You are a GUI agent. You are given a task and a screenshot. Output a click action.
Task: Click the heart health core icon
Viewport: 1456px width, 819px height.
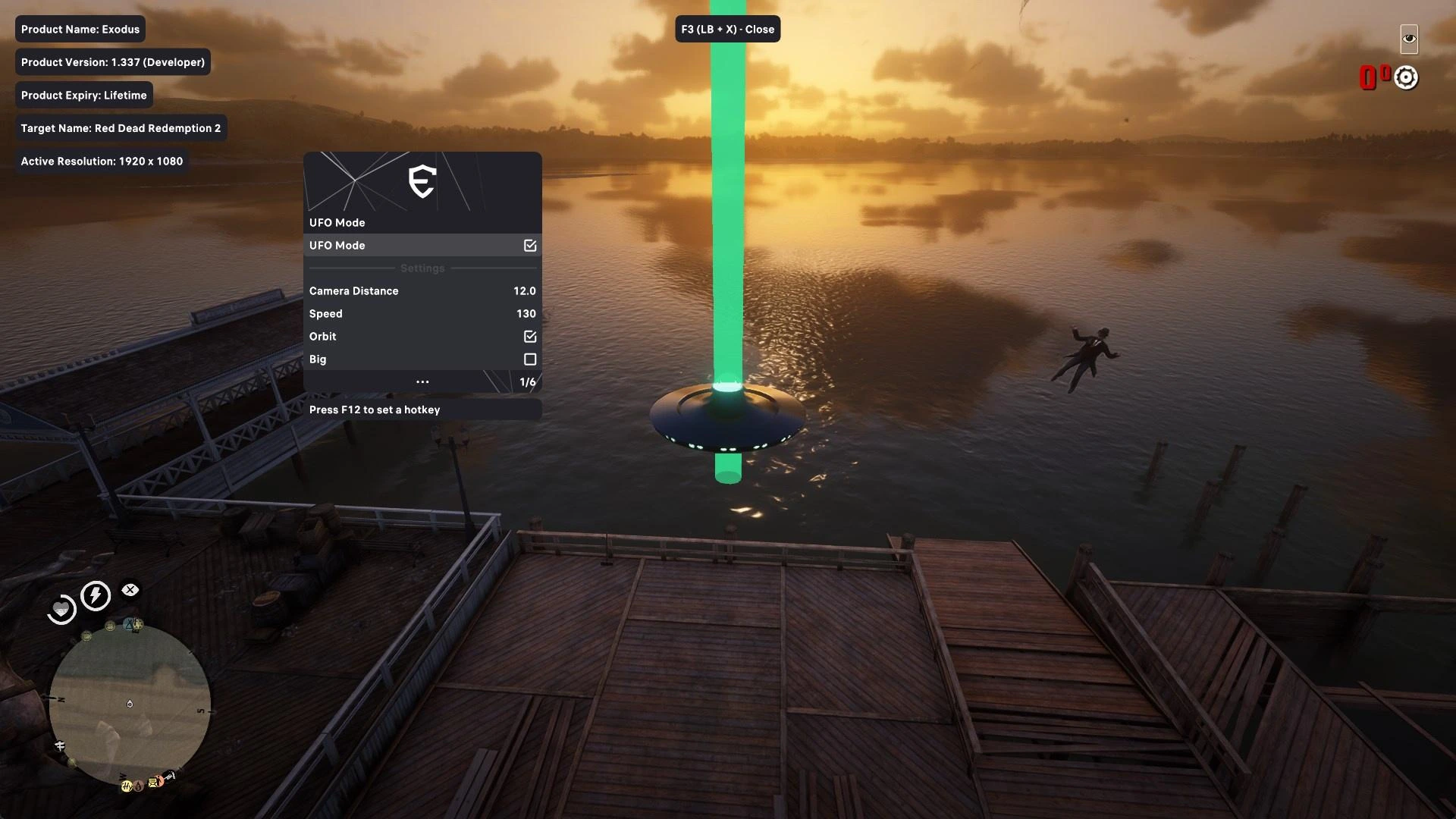[x=61, y=610]
